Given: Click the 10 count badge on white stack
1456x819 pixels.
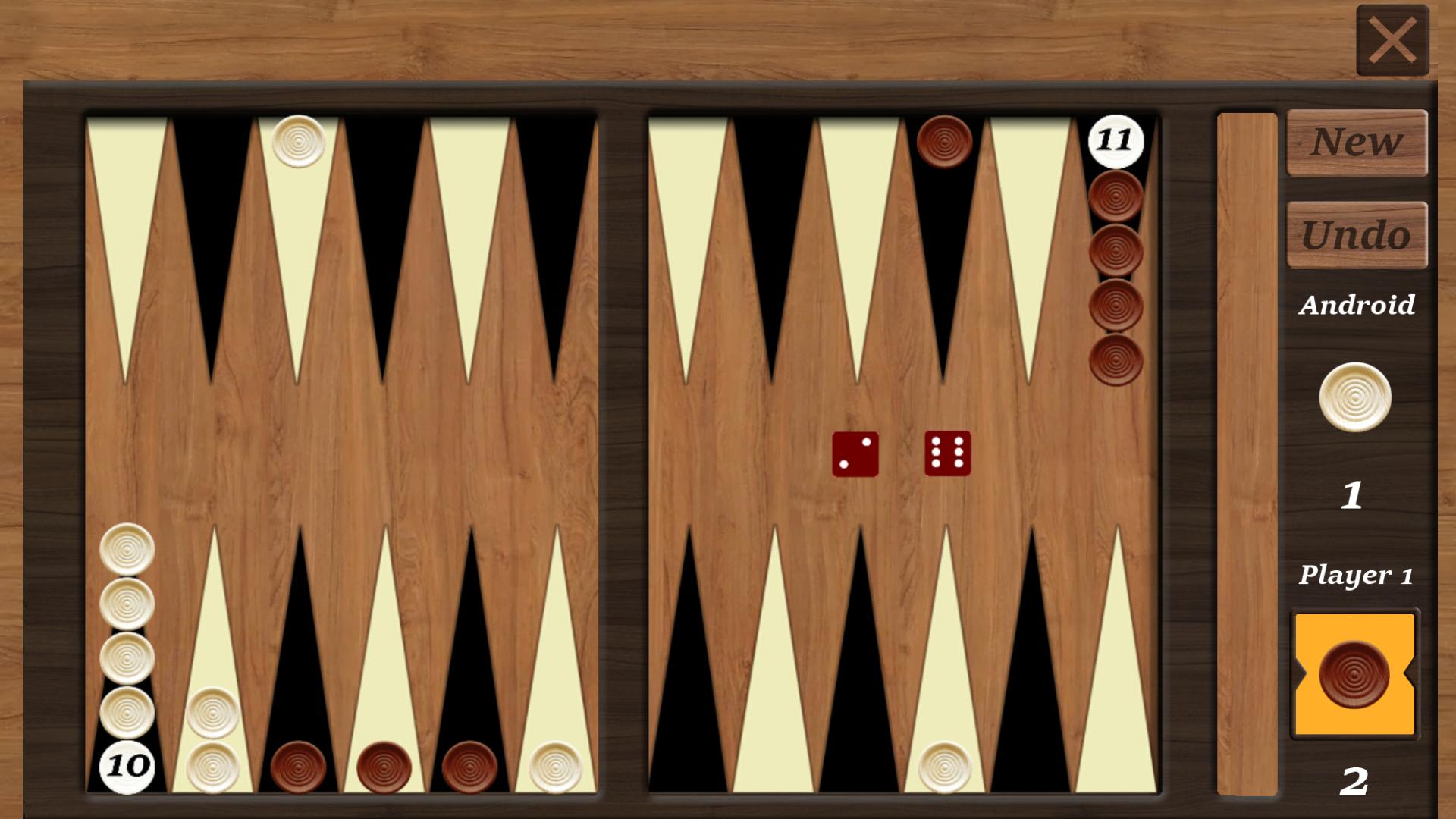Looking at the screenshot, I should point(127,767).
